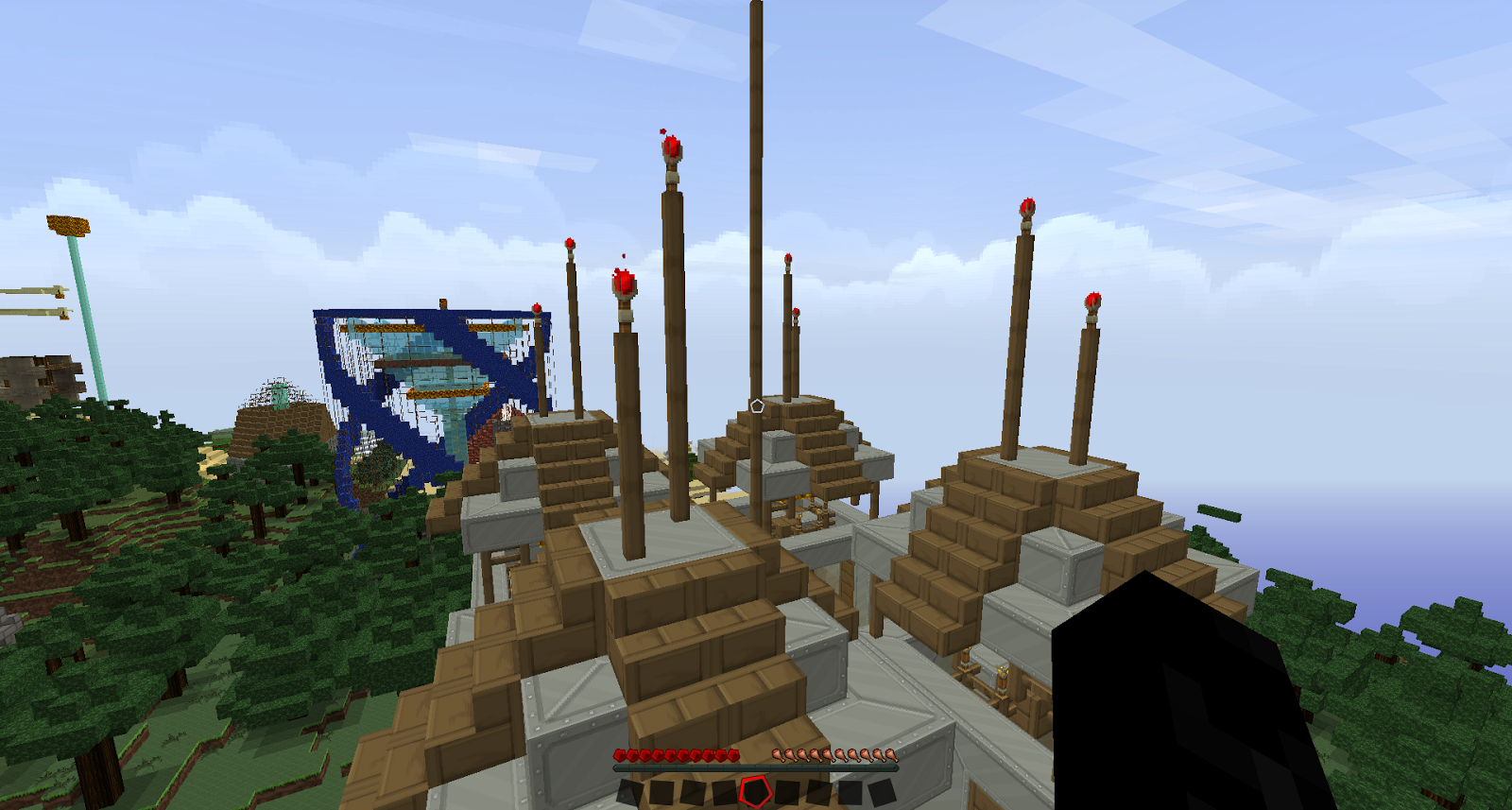
Task: Select the highlighted center hotbar slot
Action: coord(754,792)
